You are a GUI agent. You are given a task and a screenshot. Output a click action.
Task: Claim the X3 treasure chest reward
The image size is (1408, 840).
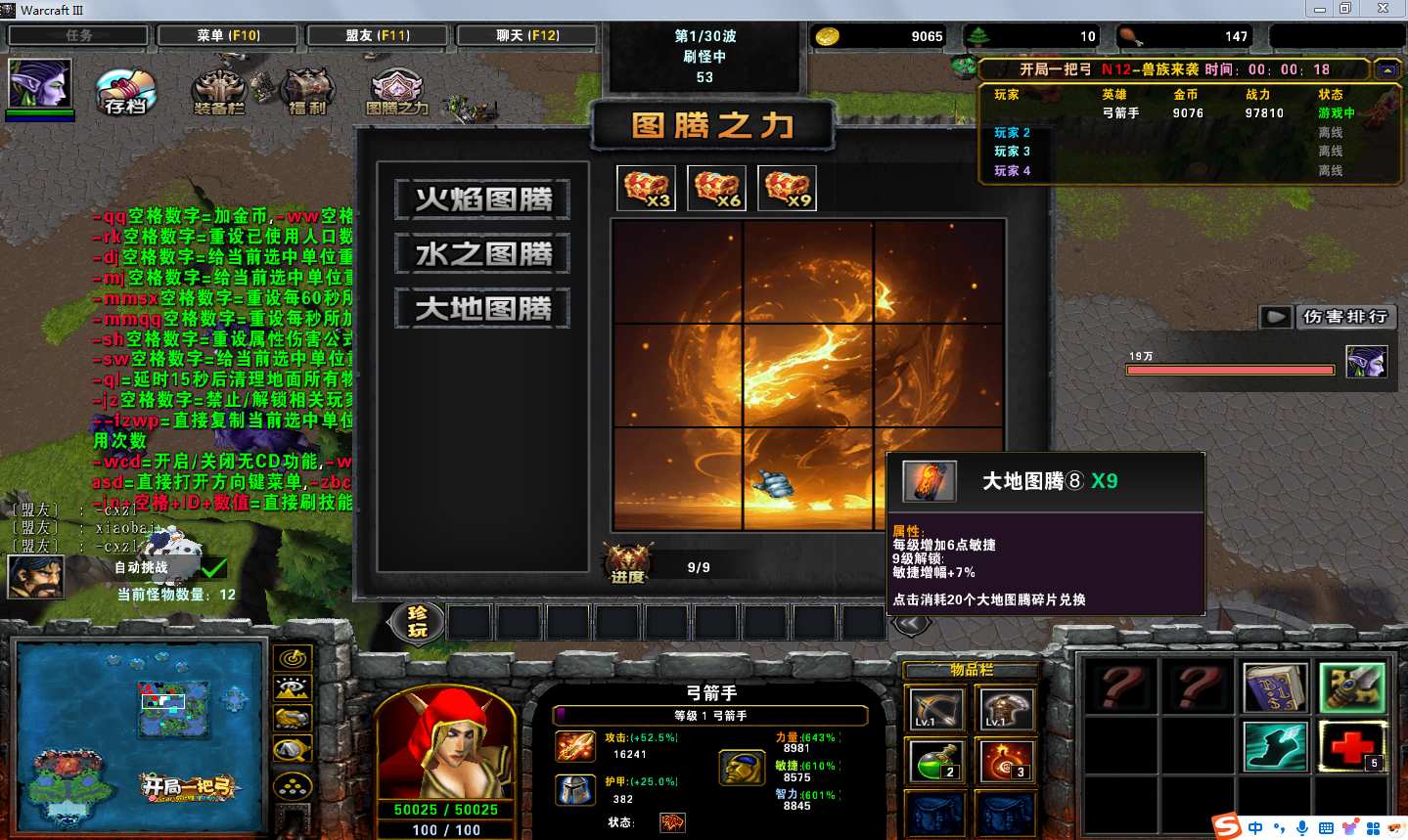[x=647, y=188]
